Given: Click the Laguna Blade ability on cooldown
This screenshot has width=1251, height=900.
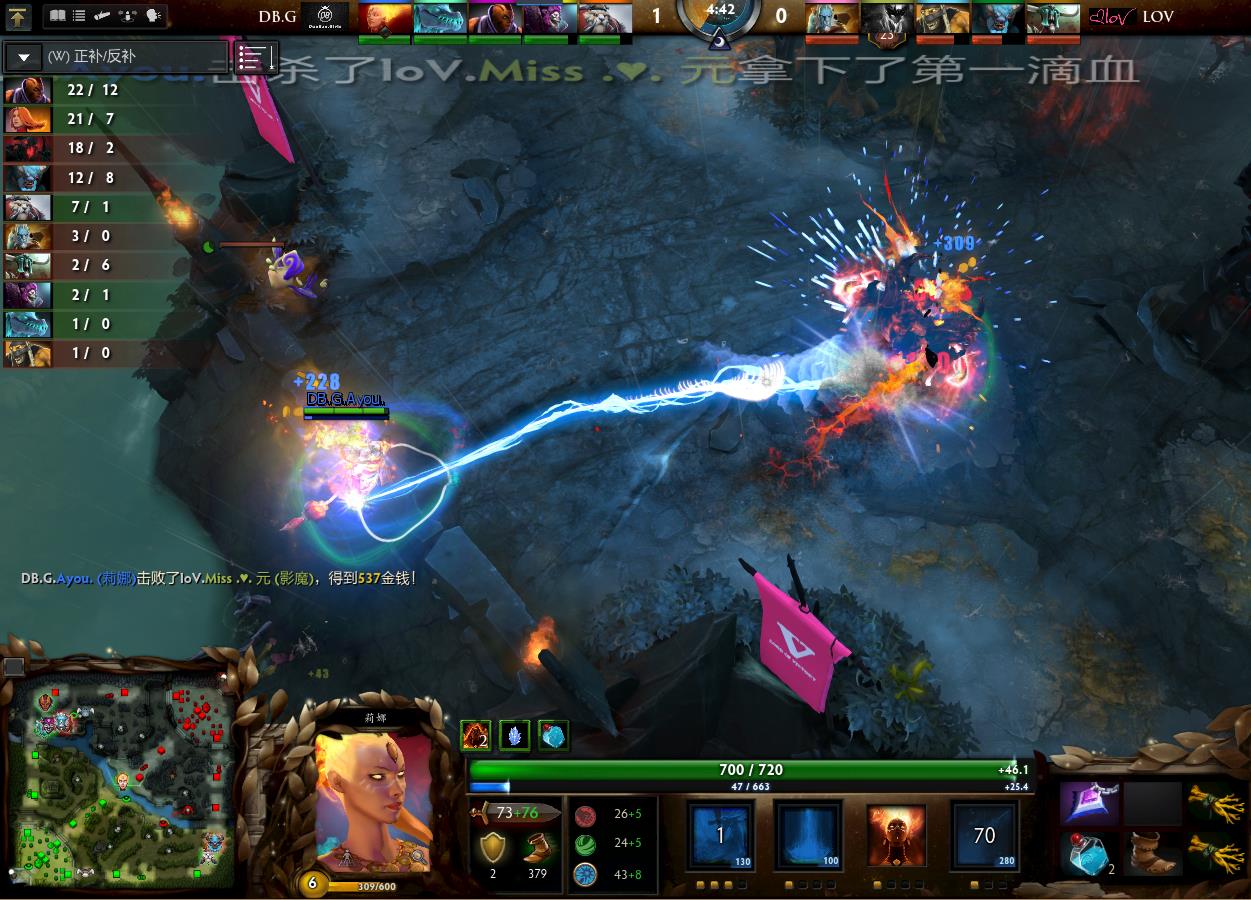Looking at the screenshot, I should (984, 836).
